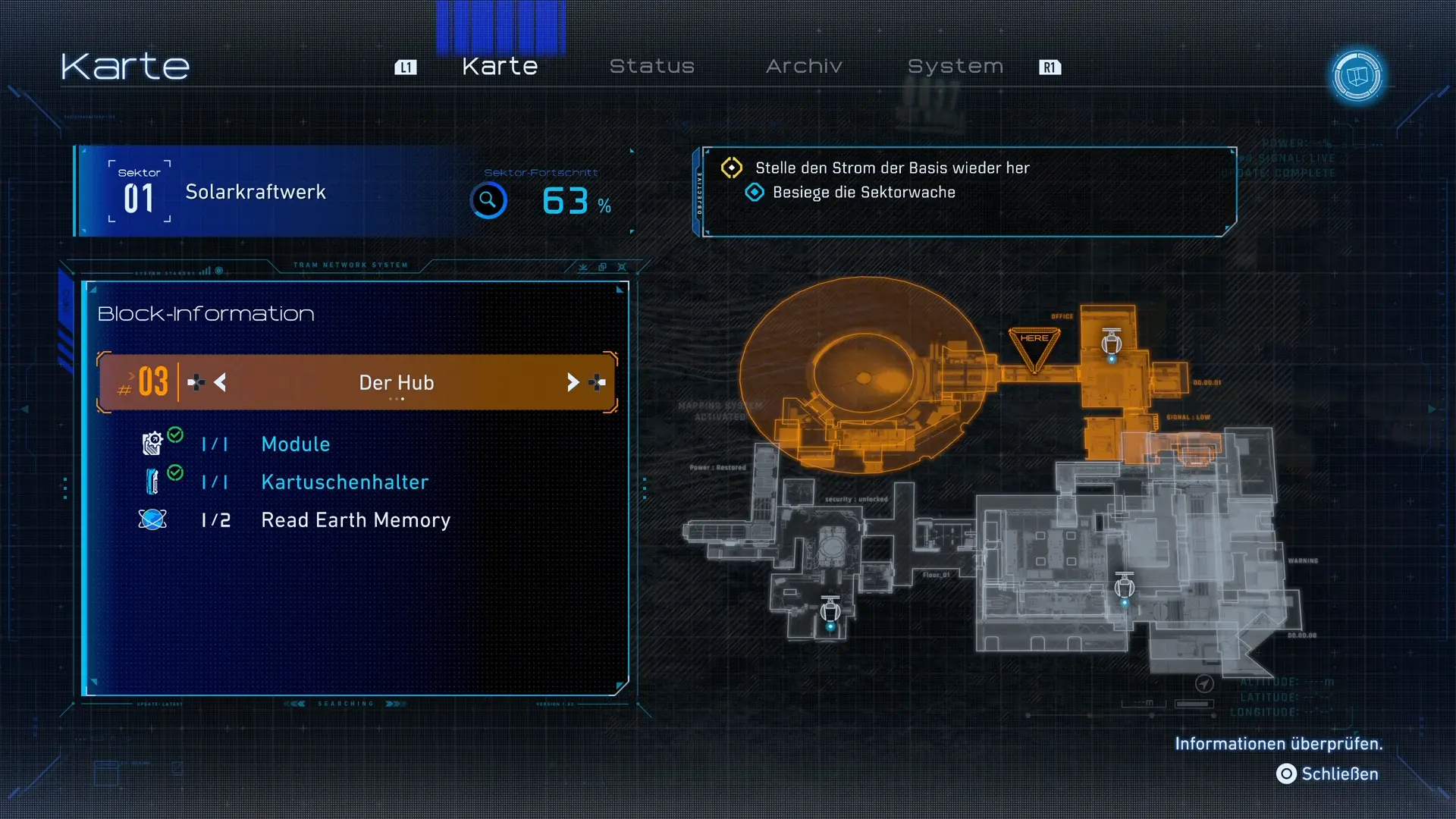Select the System tab

(955, 67)
